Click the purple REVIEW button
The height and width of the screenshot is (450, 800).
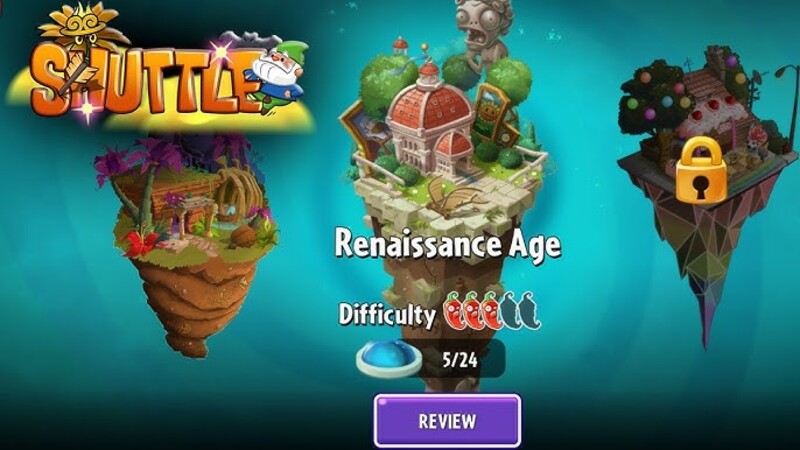(x=447, y=420)
